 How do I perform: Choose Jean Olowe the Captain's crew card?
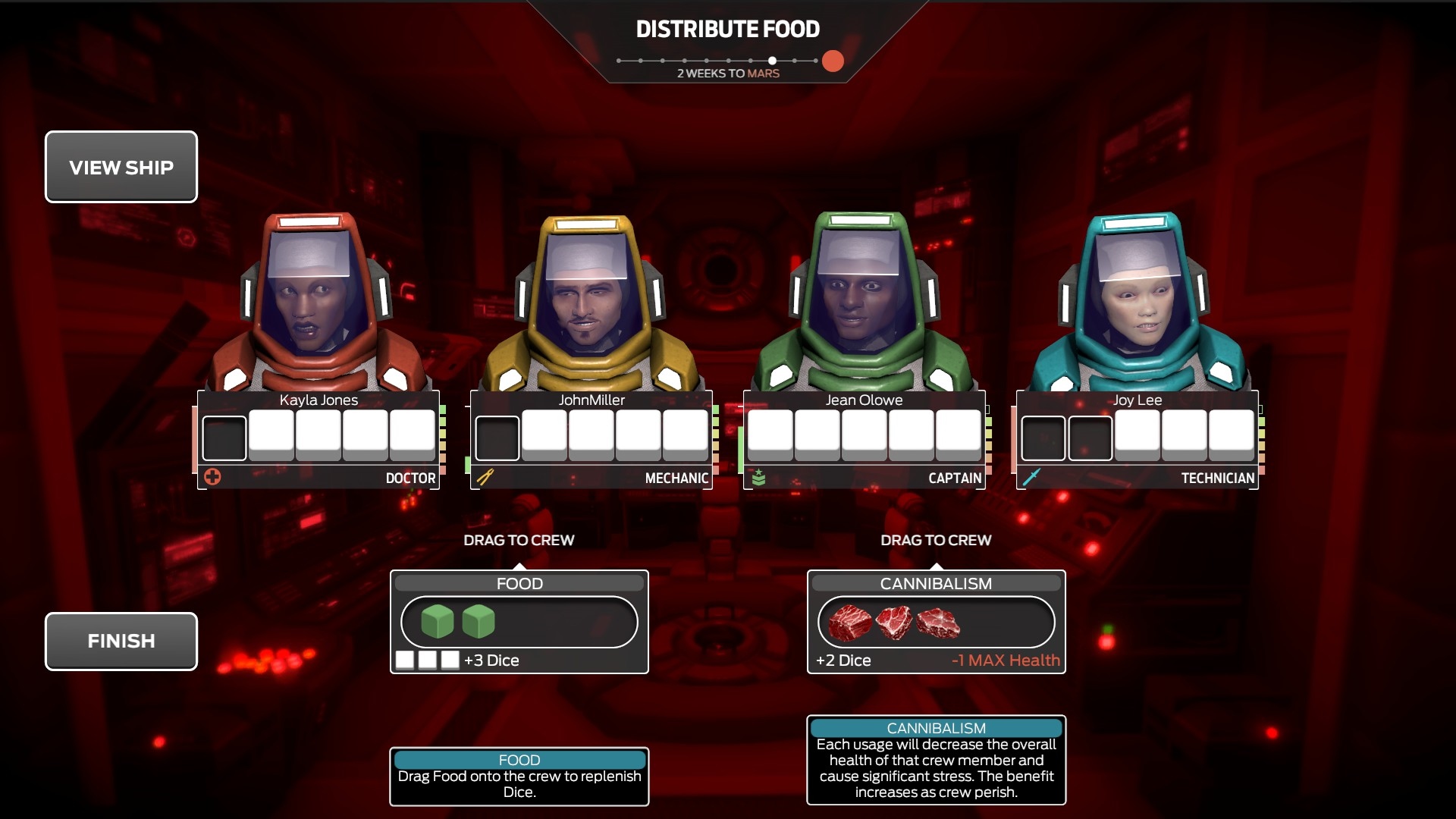(864, 438)
